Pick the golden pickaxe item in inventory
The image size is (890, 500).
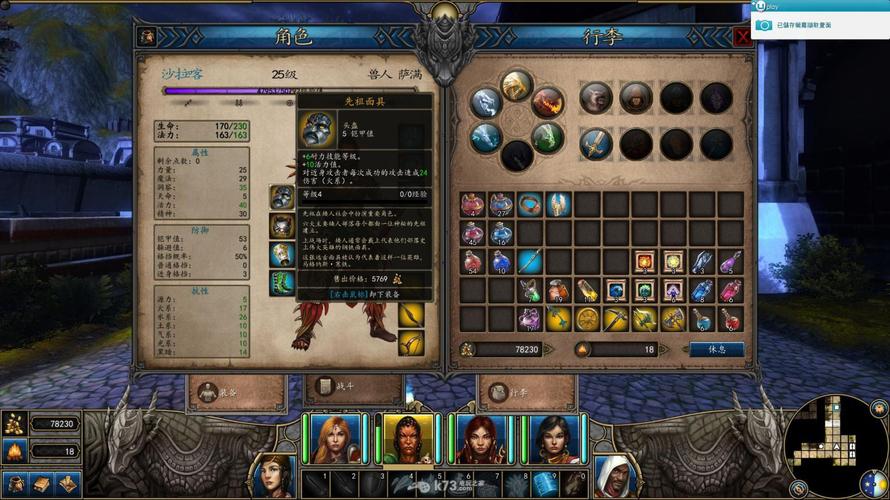click(x=616, y=319)
